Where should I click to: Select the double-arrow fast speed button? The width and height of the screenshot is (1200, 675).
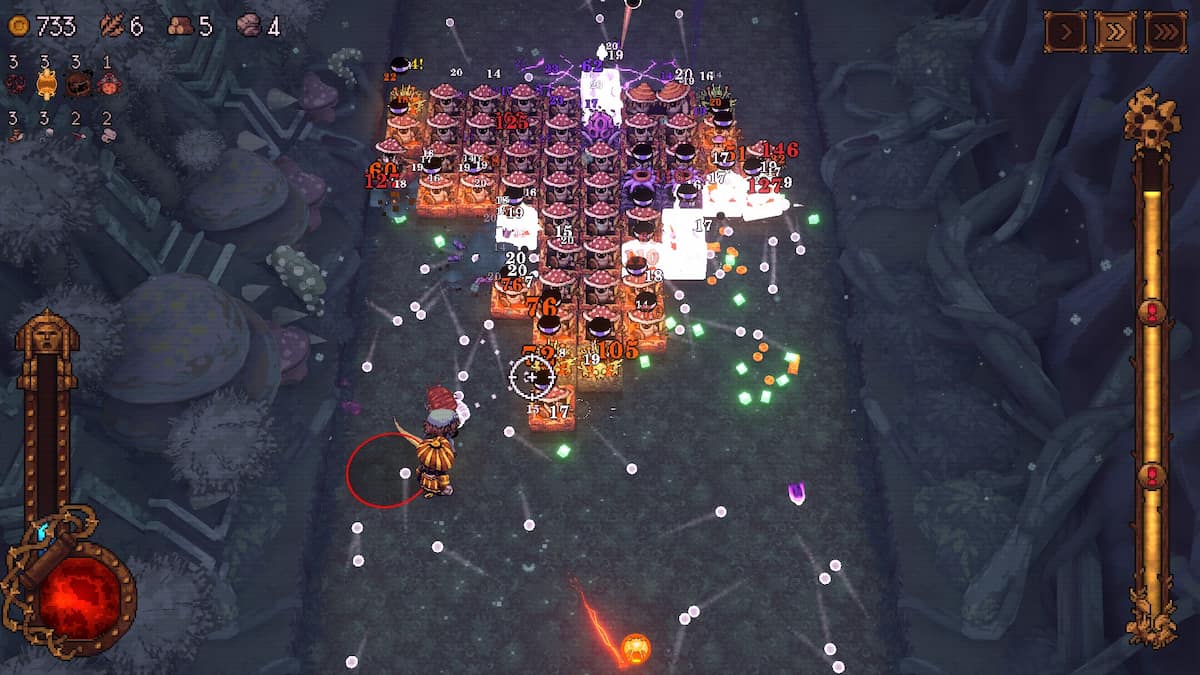1115,32
